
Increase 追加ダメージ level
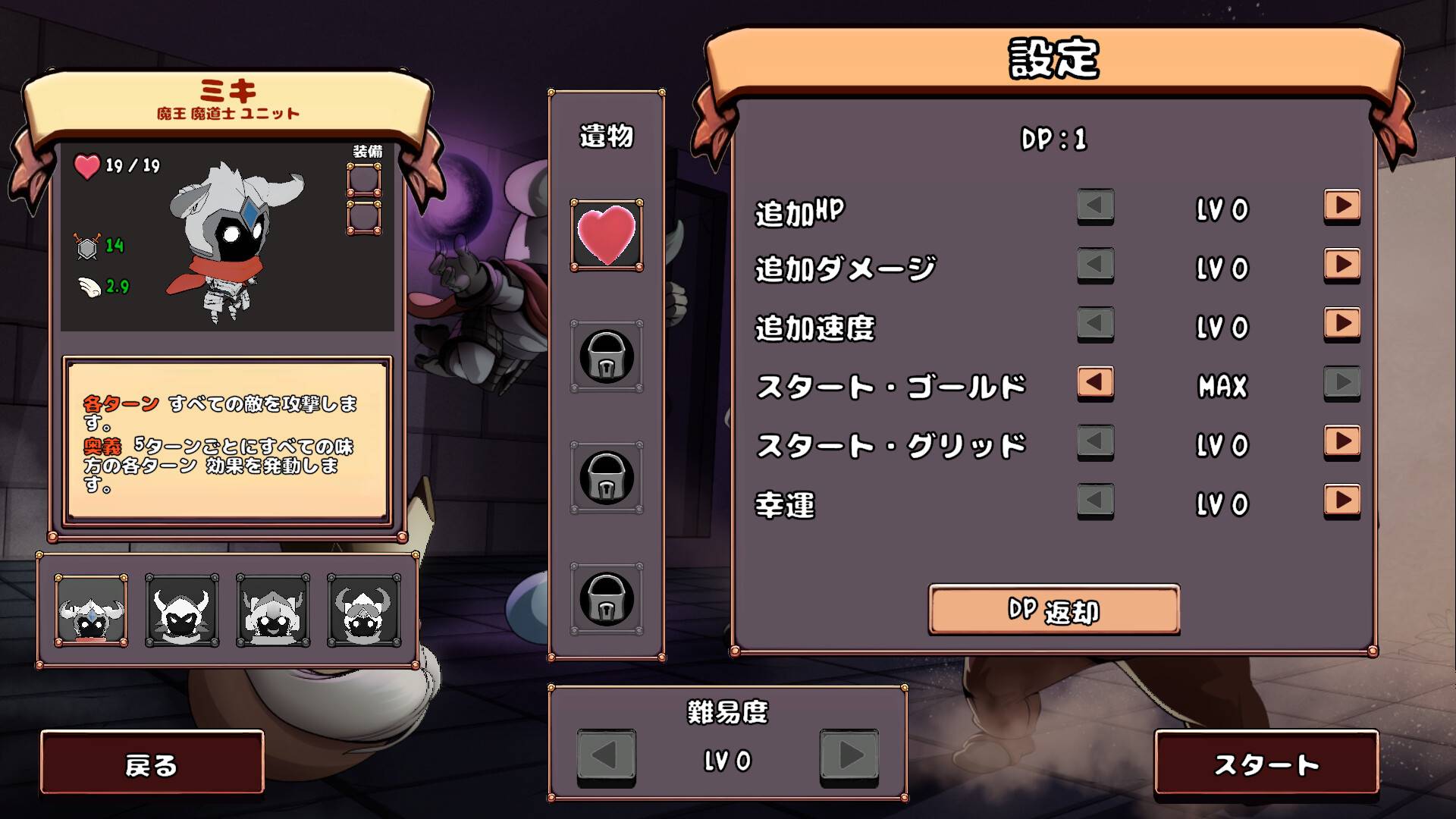click(1341, 266)
